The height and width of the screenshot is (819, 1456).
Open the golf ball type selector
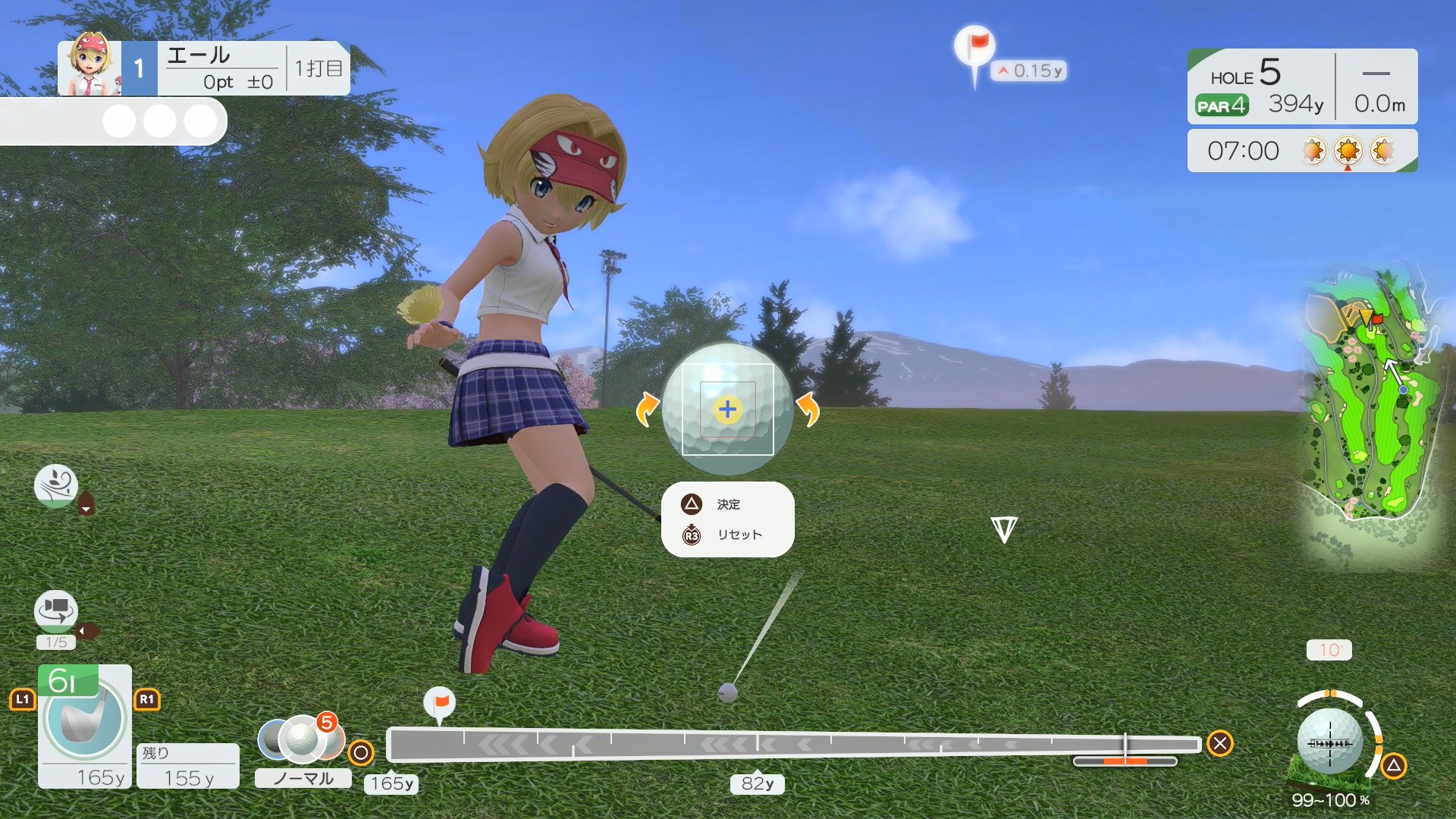pos(302,738)
